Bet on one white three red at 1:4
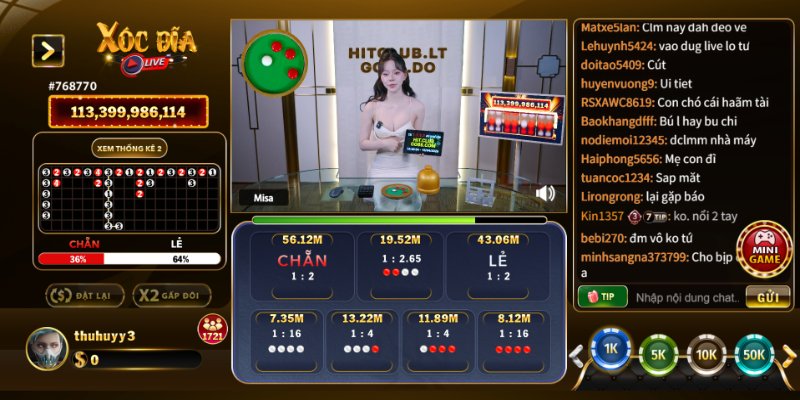 click(436, 339)
